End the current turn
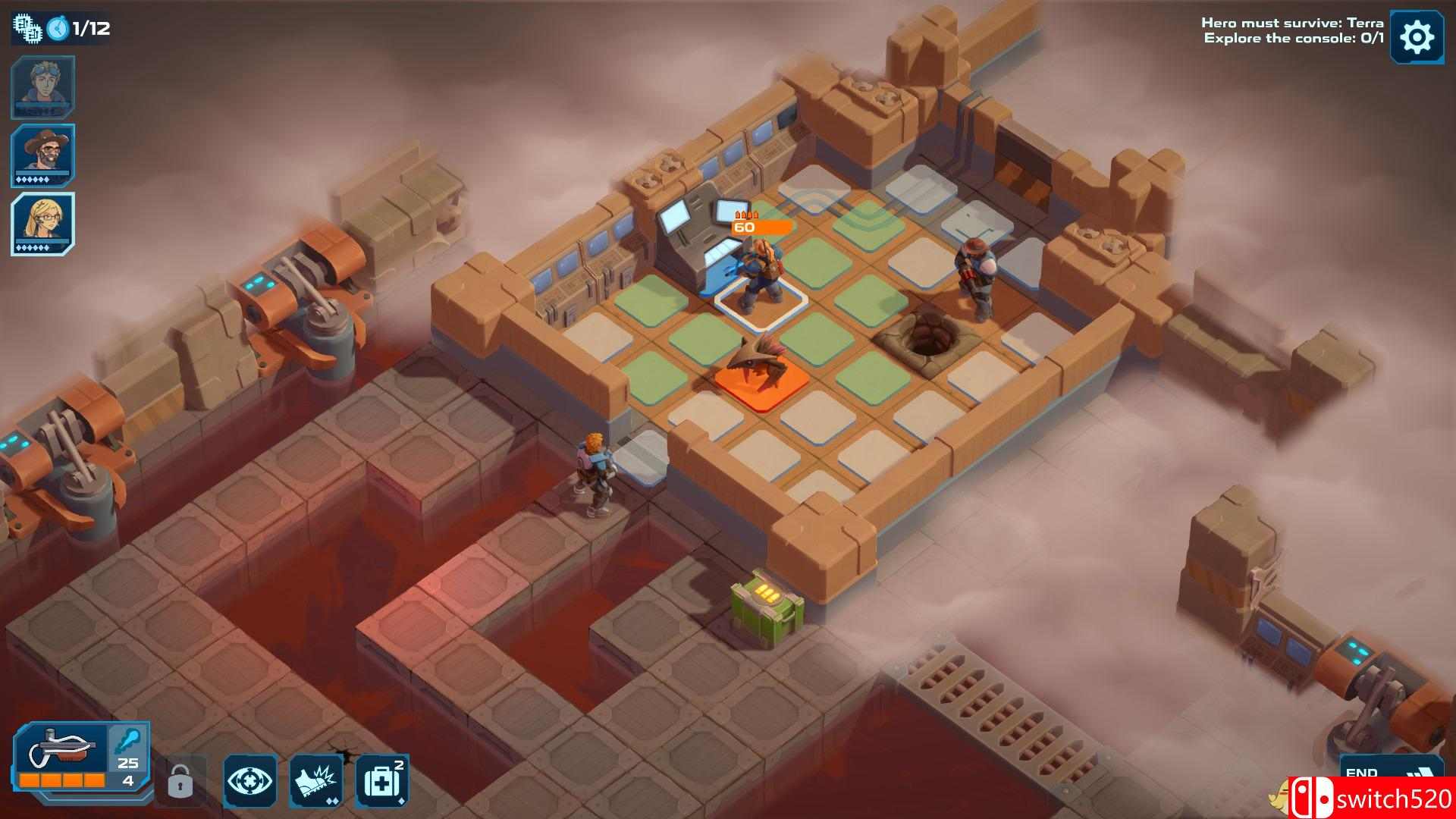Image resolution: width=1456 pixels, height=819 pixels. pos(1379,773)
